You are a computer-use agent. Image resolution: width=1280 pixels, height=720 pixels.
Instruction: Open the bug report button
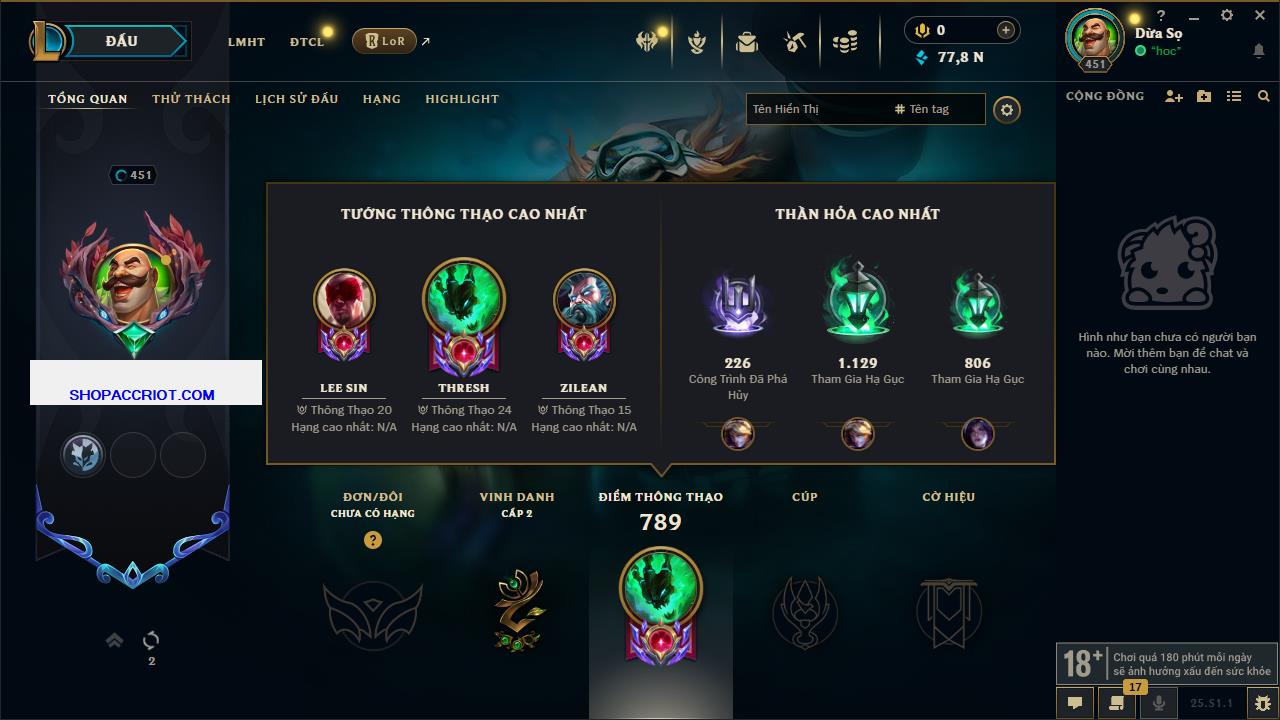click(1263, 703)
